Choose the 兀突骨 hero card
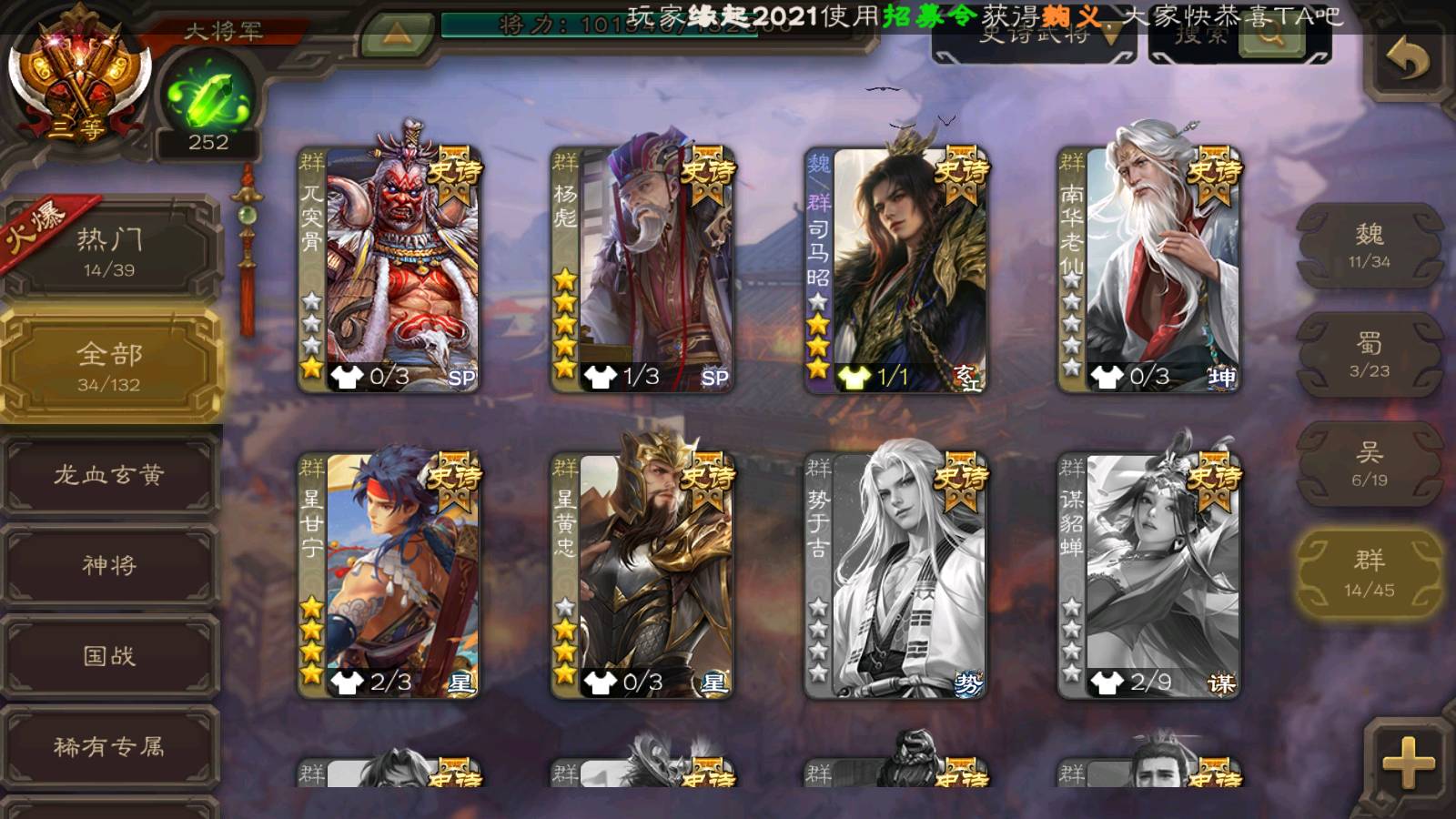Screen dimensions: 1456x819 click(389, 269)
